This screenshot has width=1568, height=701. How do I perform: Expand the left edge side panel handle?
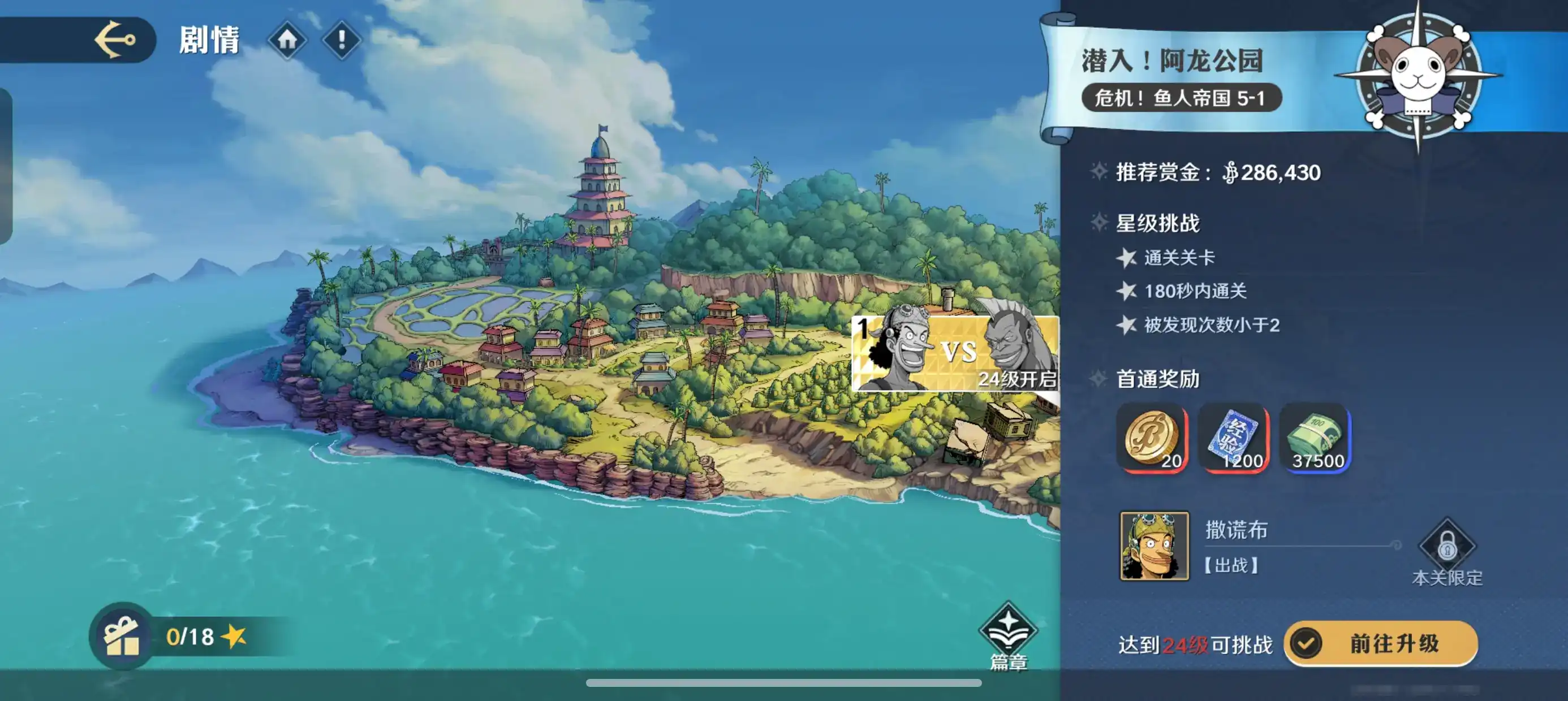6,165
